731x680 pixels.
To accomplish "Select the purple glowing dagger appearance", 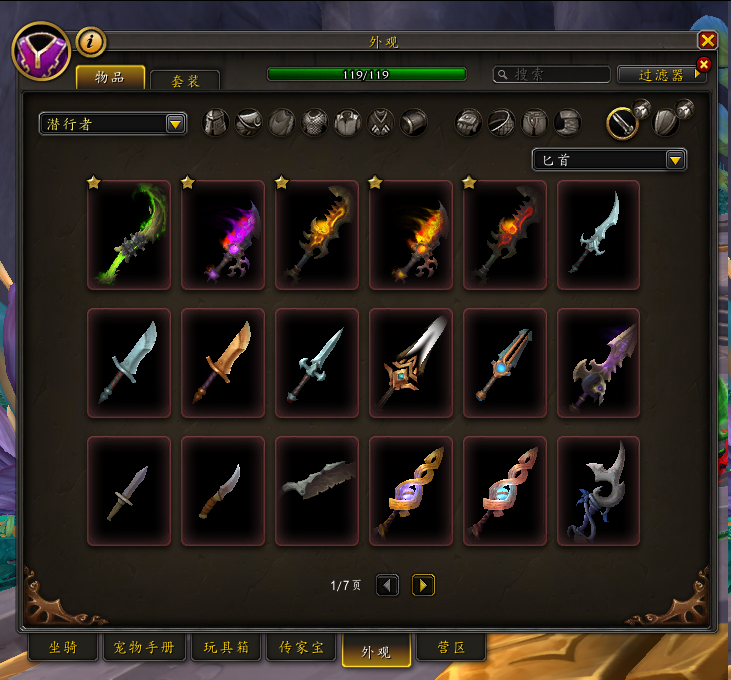I will coord(223,235).
